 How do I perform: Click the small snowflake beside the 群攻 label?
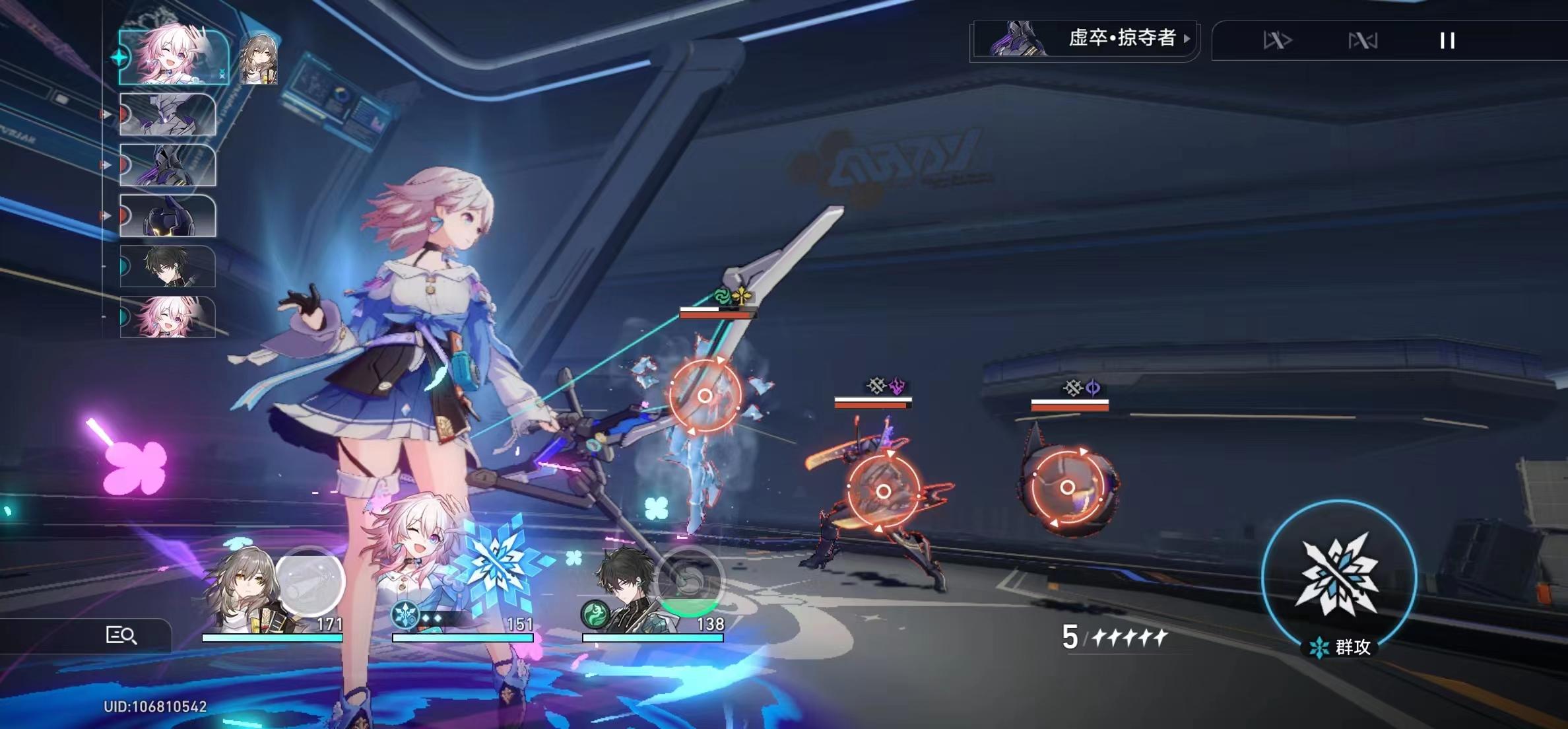(1321, 646)
